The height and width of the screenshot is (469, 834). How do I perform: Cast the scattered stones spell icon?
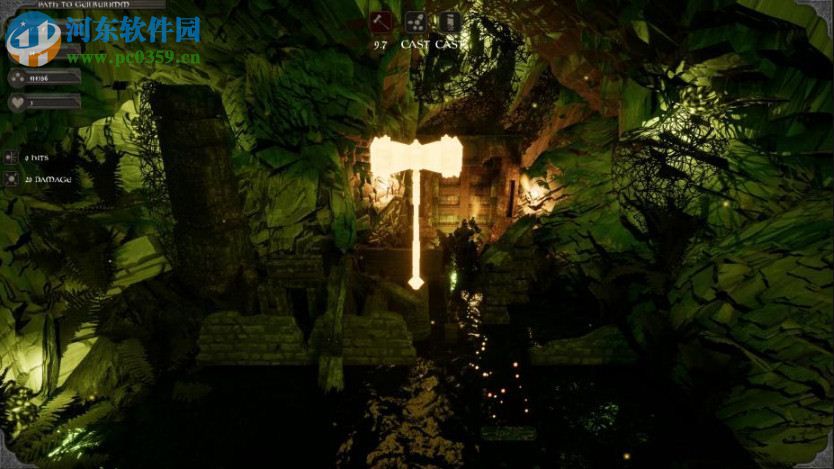click(415, 23)
